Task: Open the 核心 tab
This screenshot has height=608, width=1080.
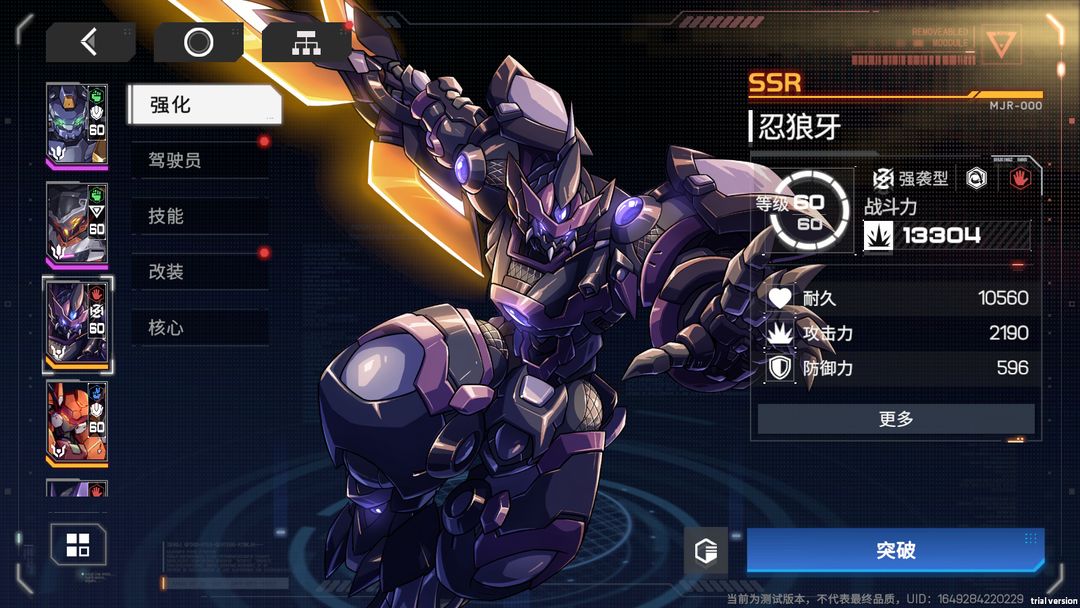Action: 200,328
